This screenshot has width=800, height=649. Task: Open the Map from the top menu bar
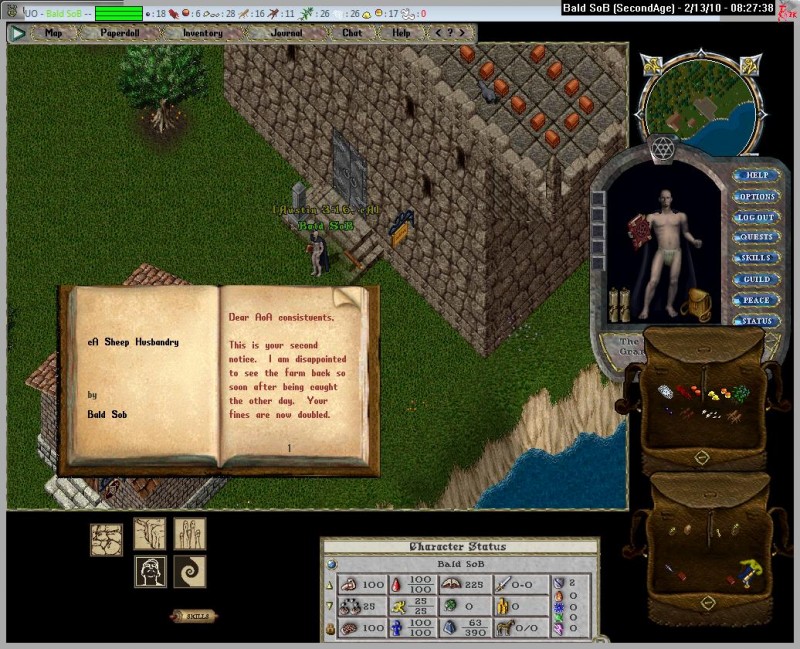[54, 33]
